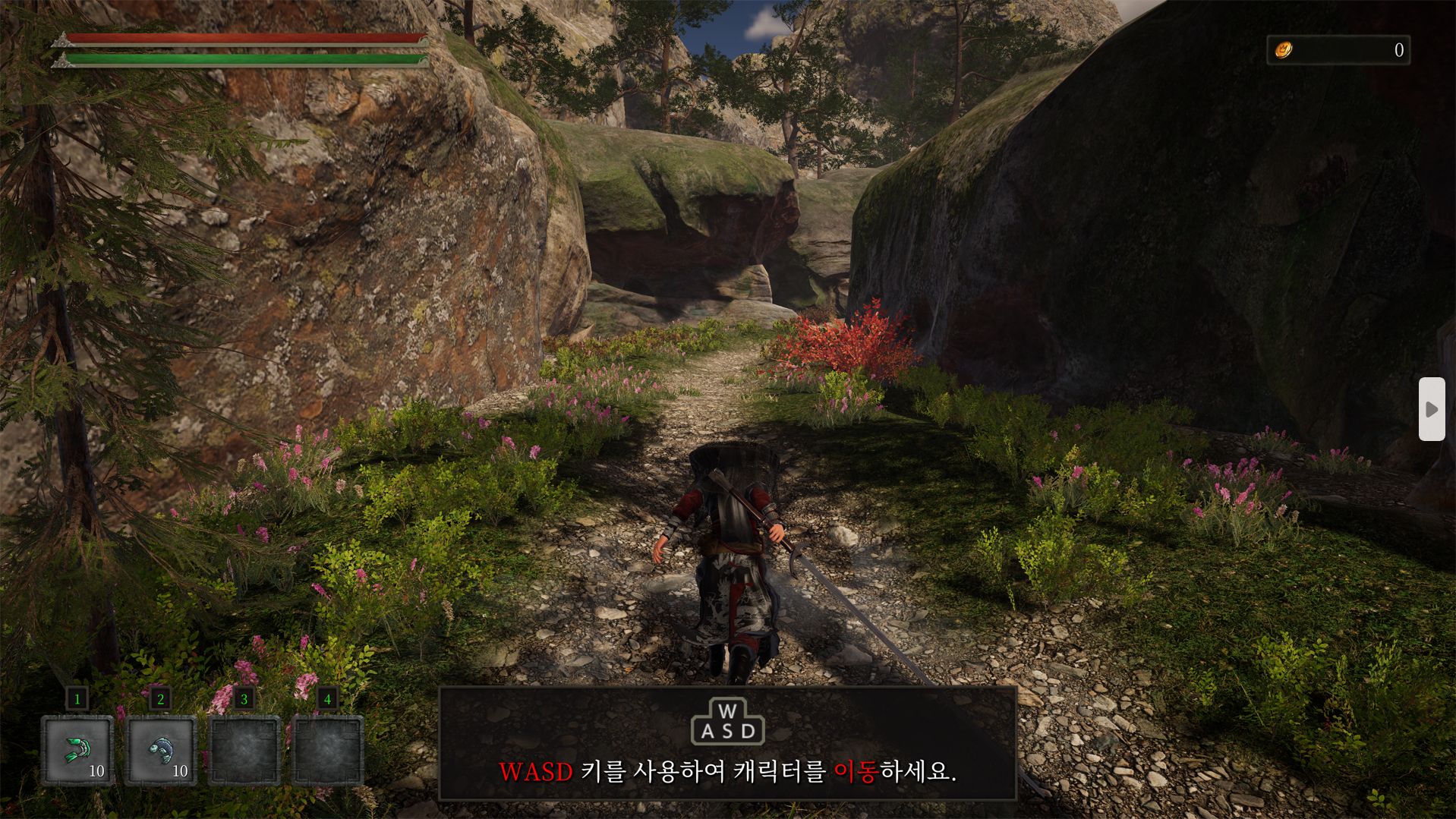
Task: Select the green fish hotbar slot
Action: [x=77, y=750]
